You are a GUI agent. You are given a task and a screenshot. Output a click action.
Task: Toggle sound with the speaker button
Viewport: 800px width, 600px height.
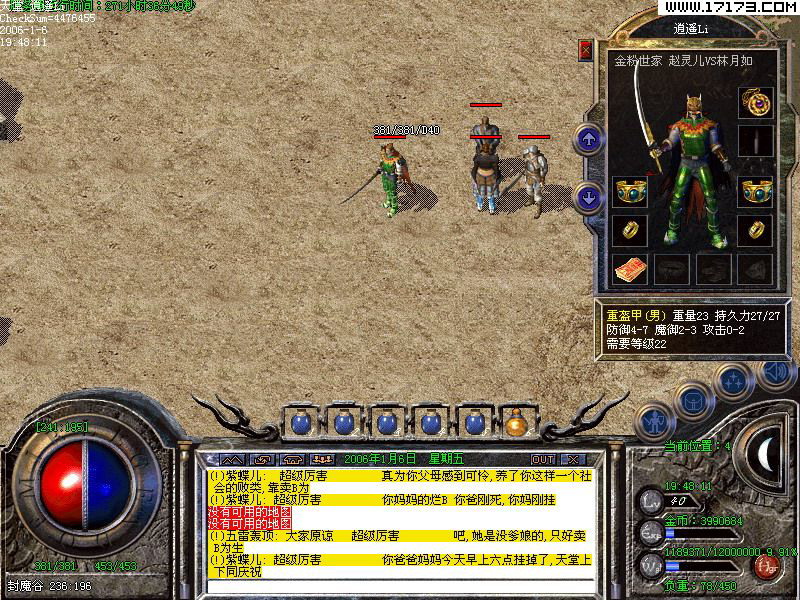tap(775, 371)
